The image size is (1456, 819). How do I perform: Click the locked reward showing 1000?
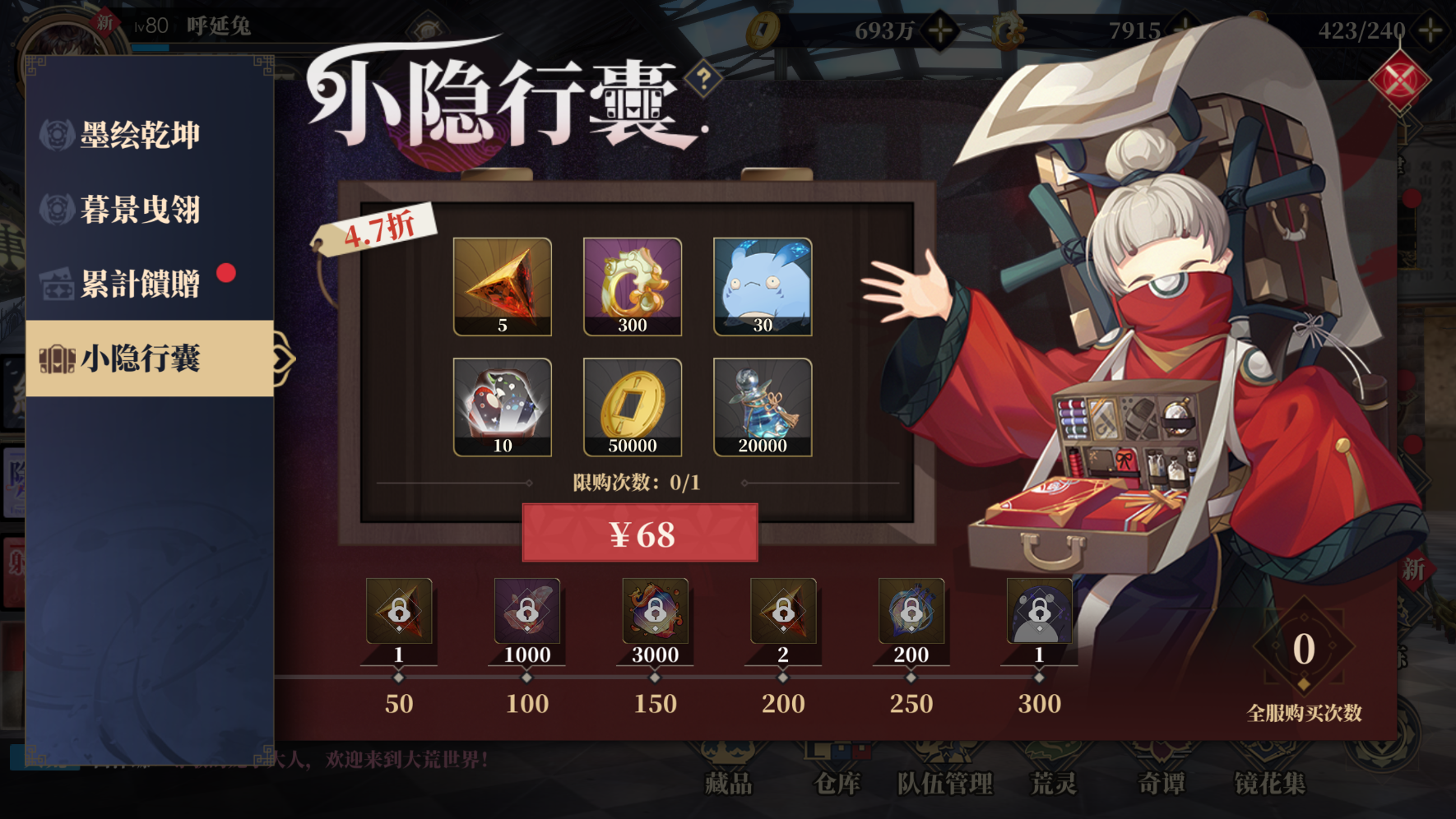tap(526, 613)
